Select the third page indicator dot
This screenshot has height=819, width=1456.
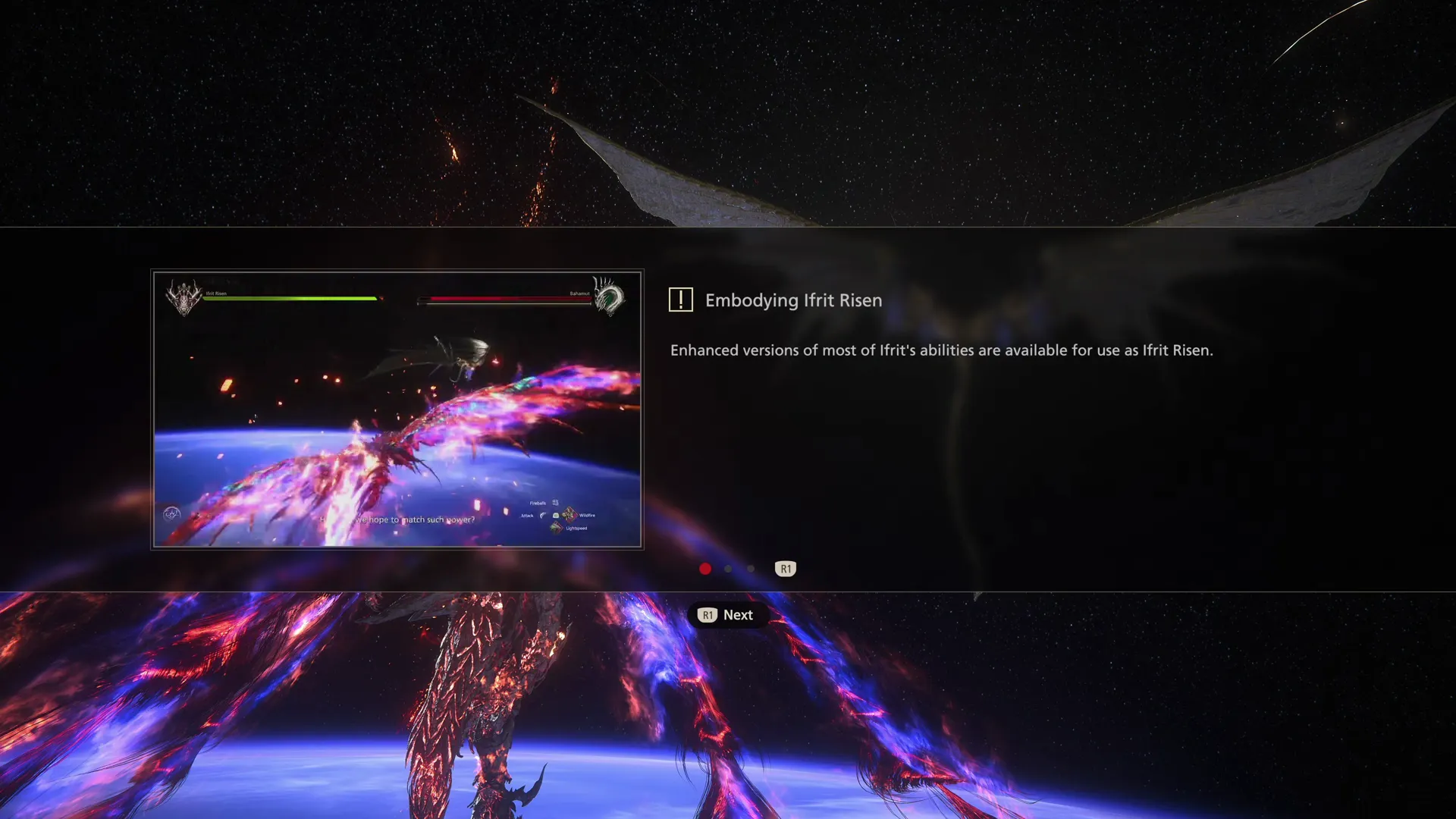750,569
